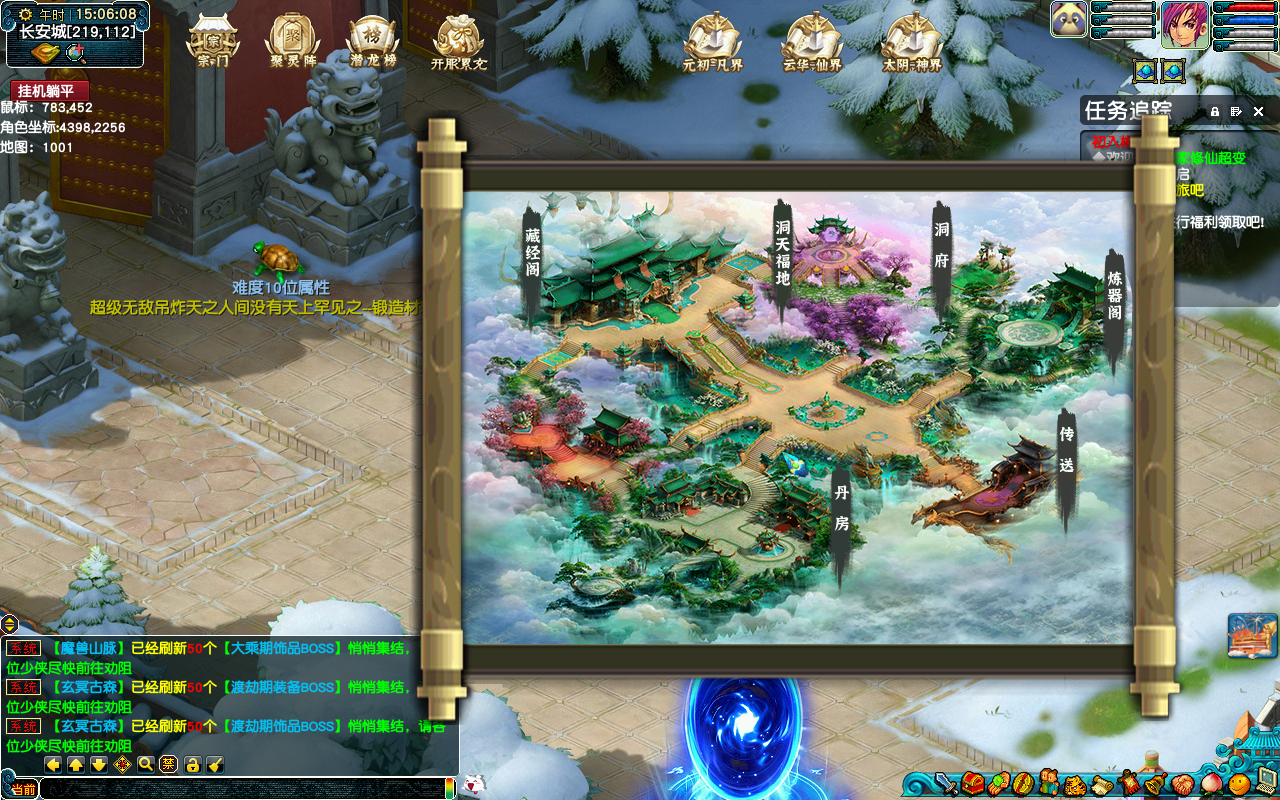The width and height of the screenshot is (1280, 800).
Task: Click the magnifier button in the chat toolbar
Action: 146,765
